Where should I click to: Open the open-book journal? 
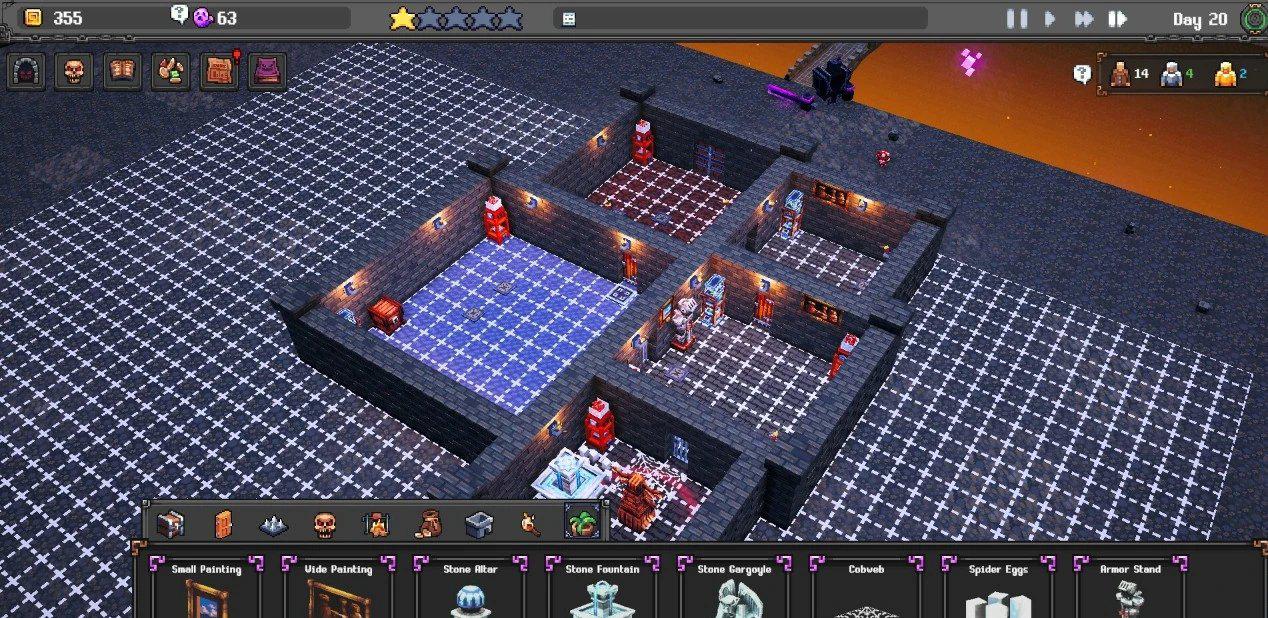coord(122,71)
